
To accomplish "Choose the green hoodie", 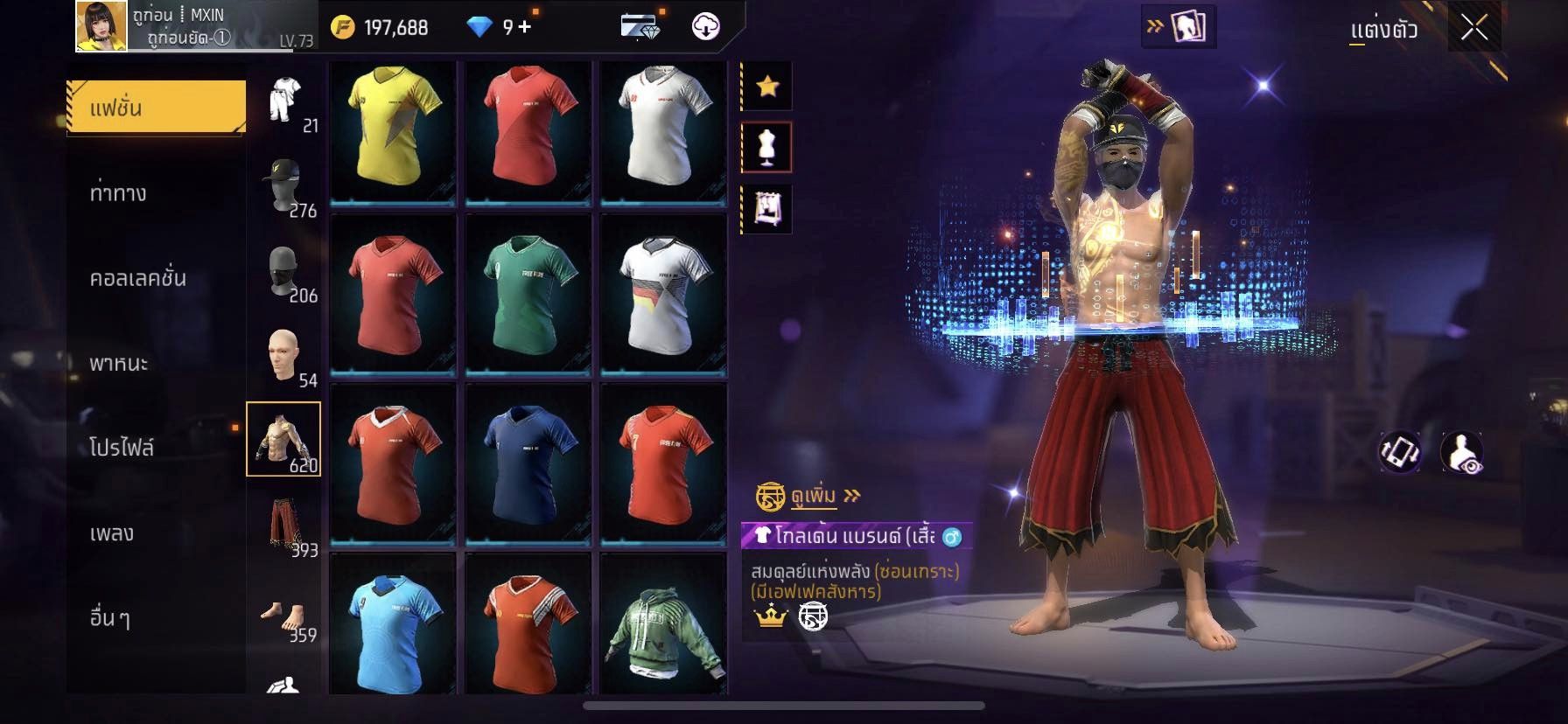I will tap(664, 624).
